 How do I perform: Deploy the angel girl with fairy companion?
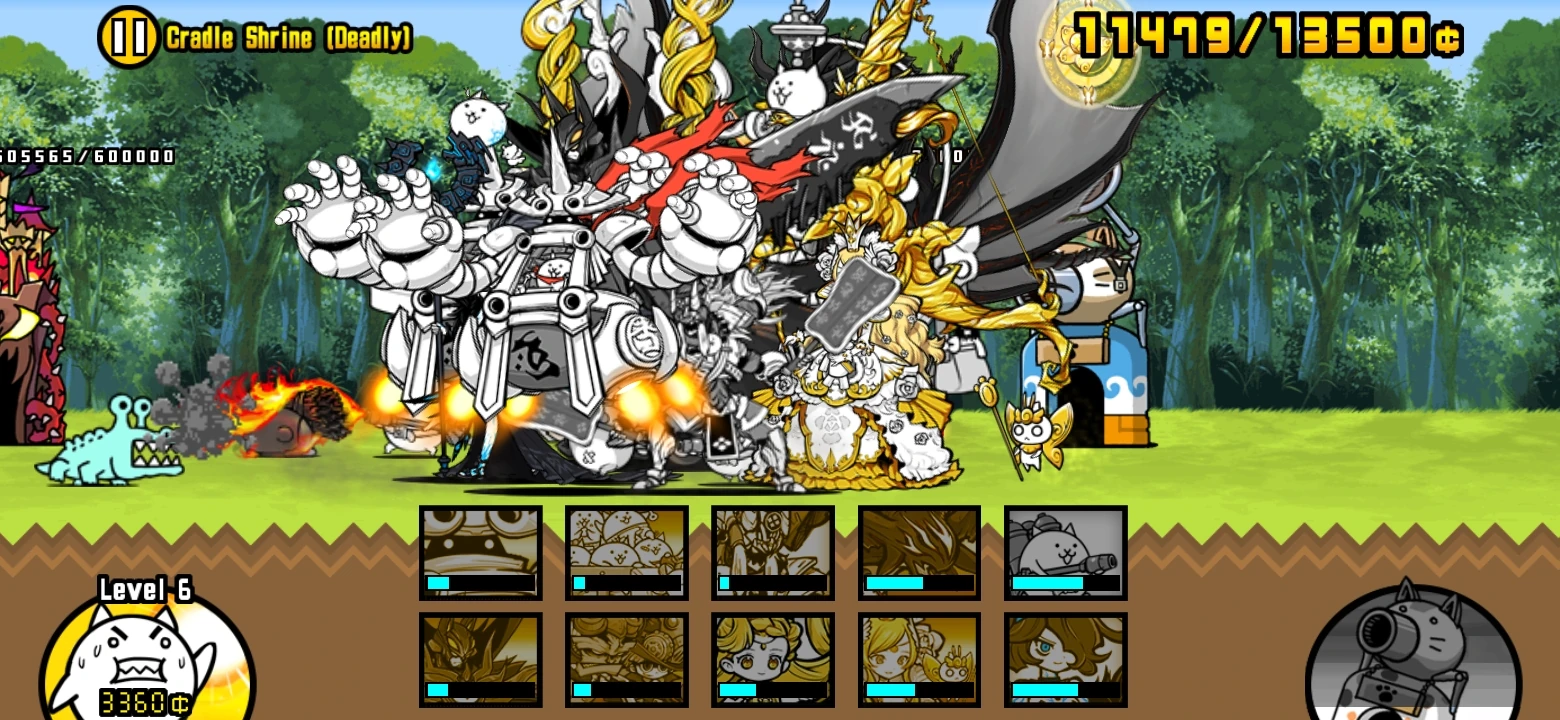click(919, 658)
